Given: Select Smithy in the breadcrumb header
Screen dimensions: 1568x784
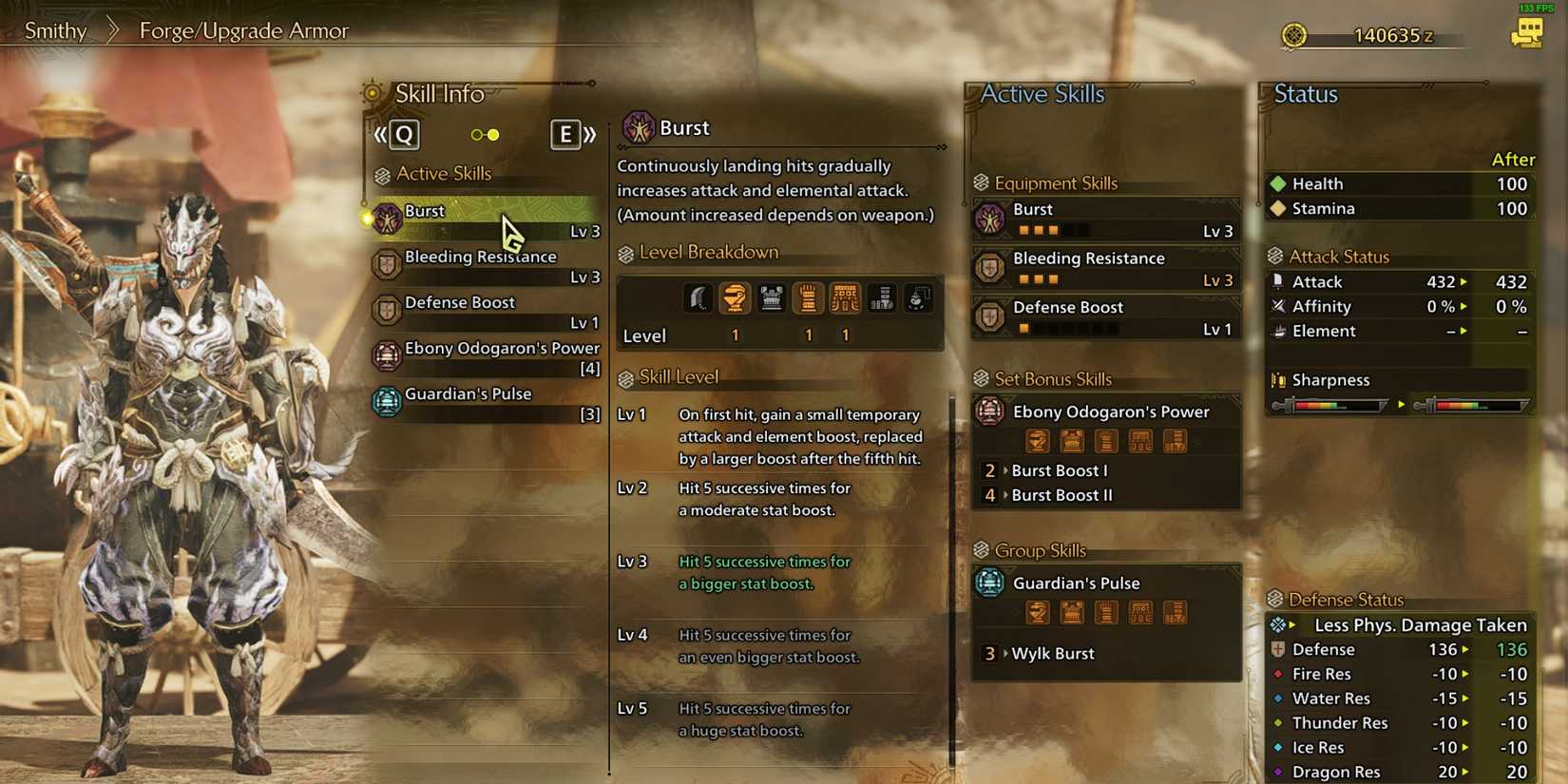Looking at the screenshot, I should pos(54,30).
